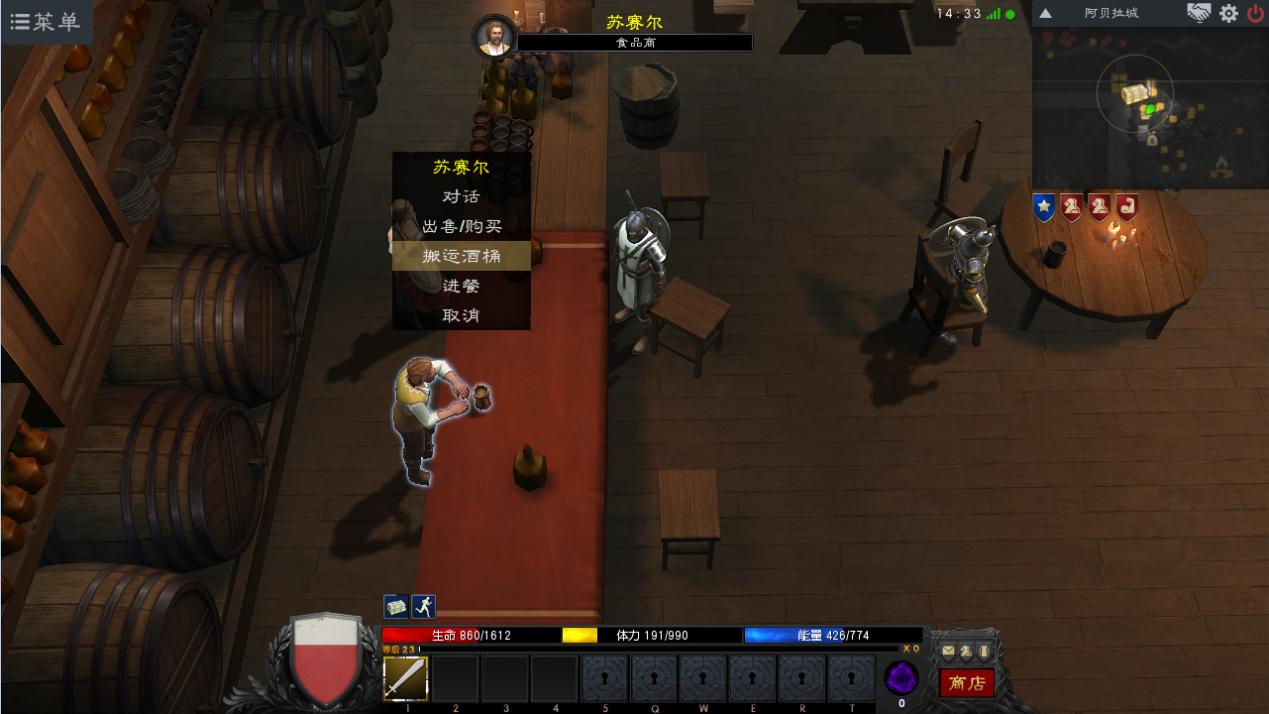Select the sword skill in slot 1
Screen dimensions: 1269x714
406,679
